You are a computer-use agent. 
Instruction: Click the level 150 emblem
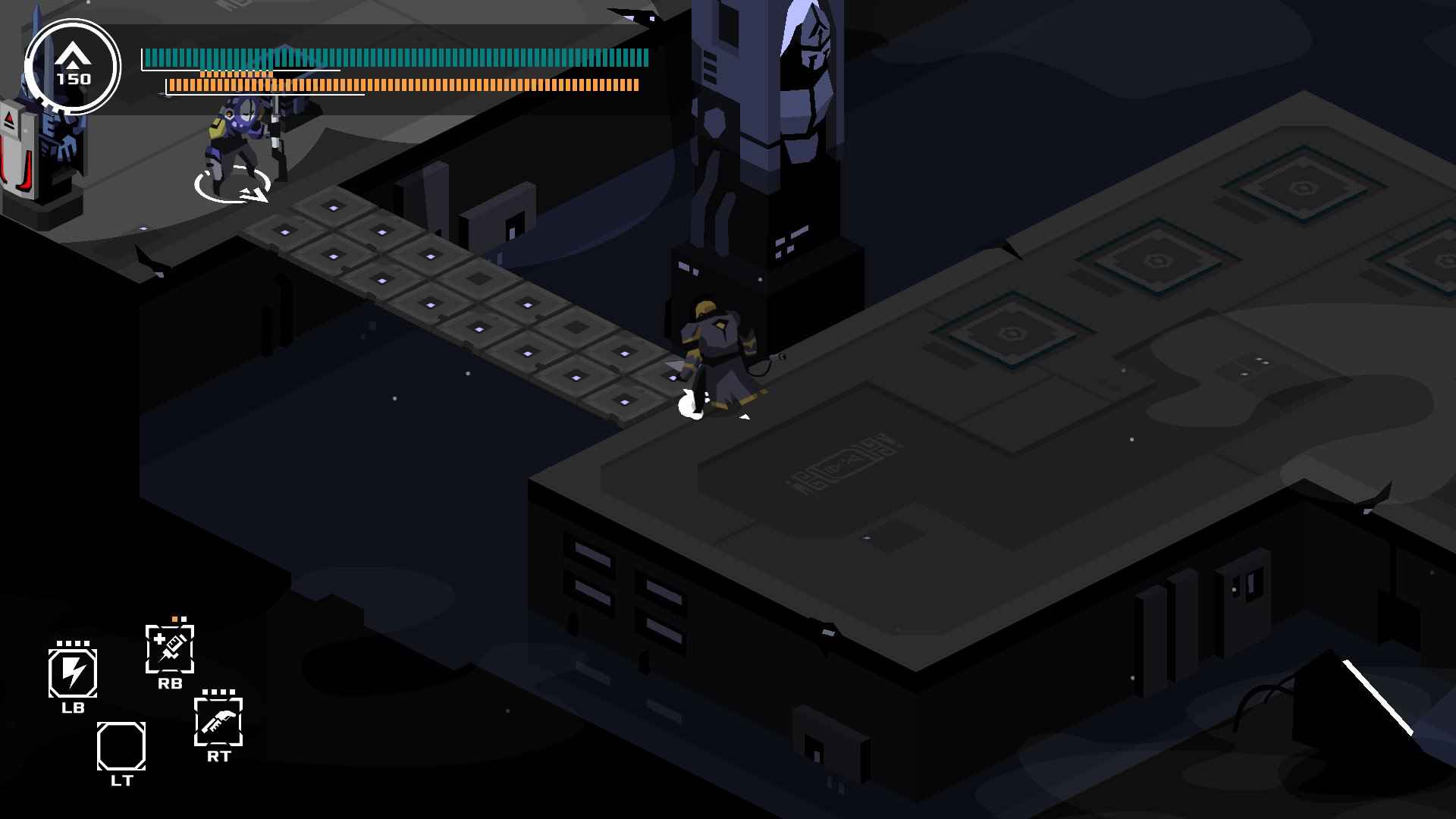(73, 67)
